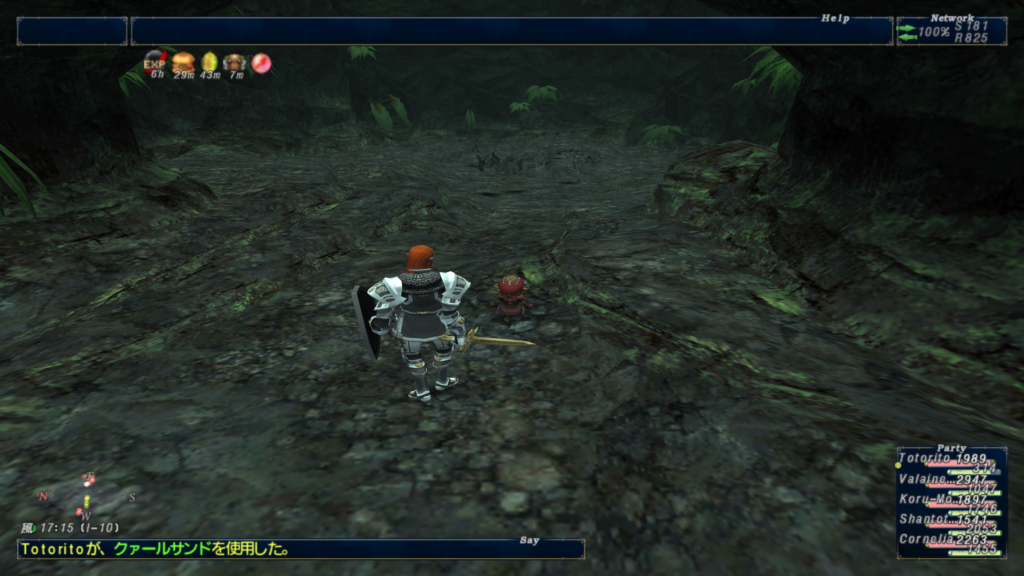Click the Network status panel
Viewport: 1024px width, 576px height.
pos(951,31)
